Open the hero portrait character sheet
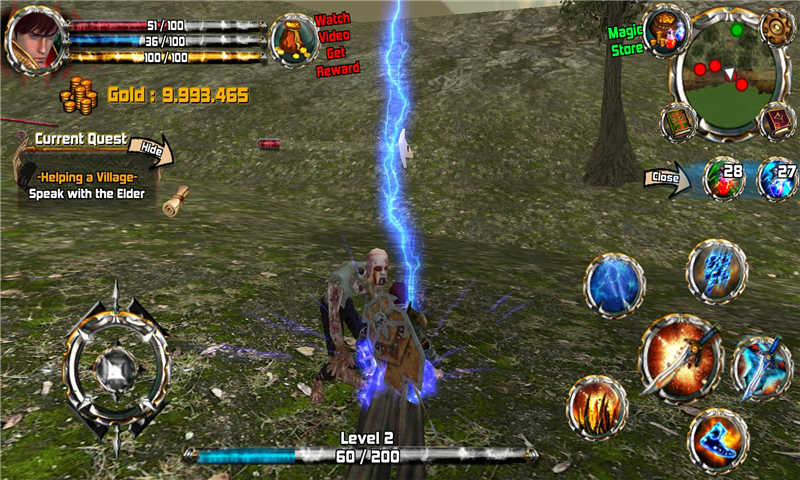800x480 pixels. point(34,39)
